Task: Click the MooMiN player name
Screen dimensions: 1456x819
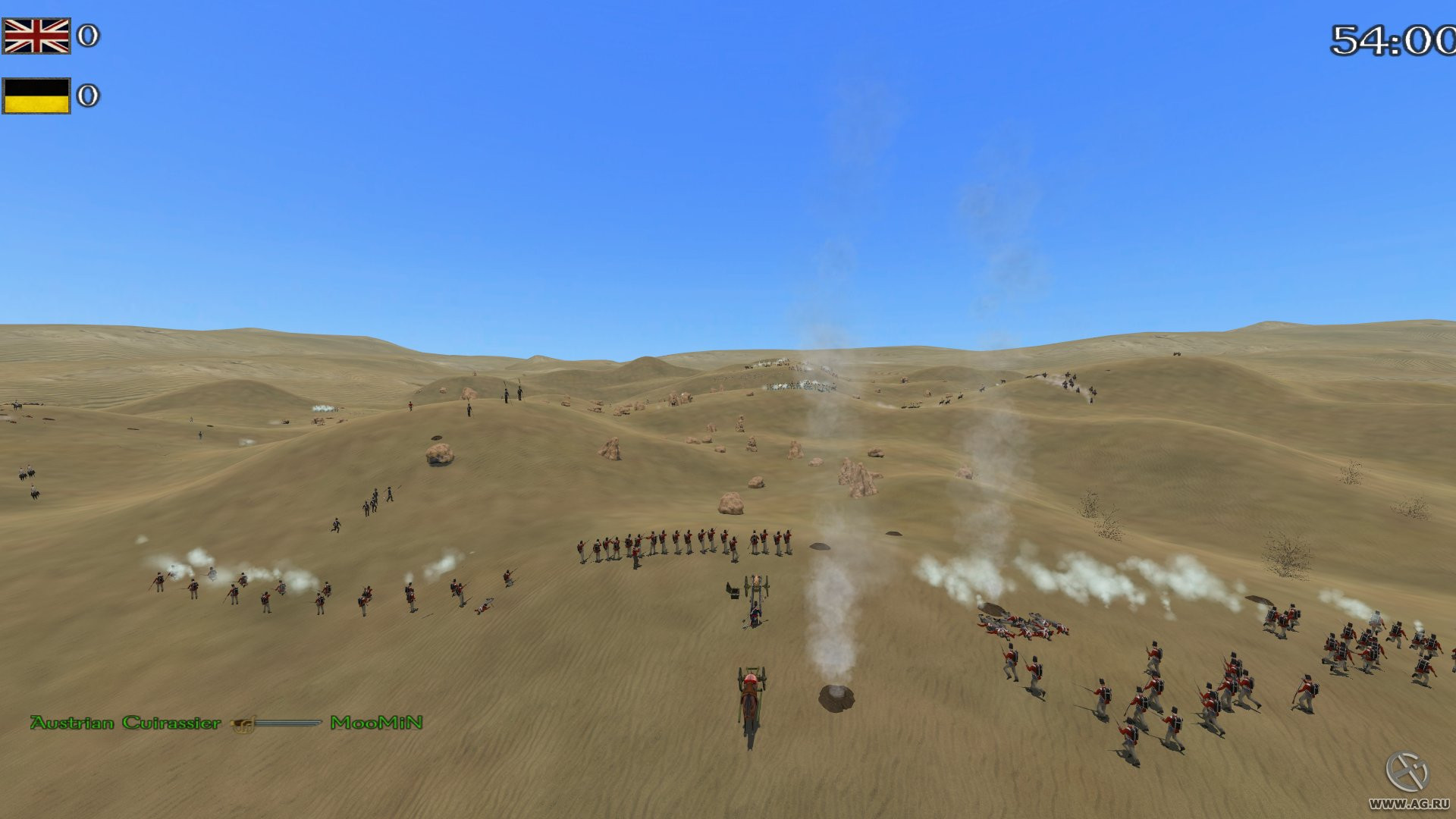Action: coord(377,723)
